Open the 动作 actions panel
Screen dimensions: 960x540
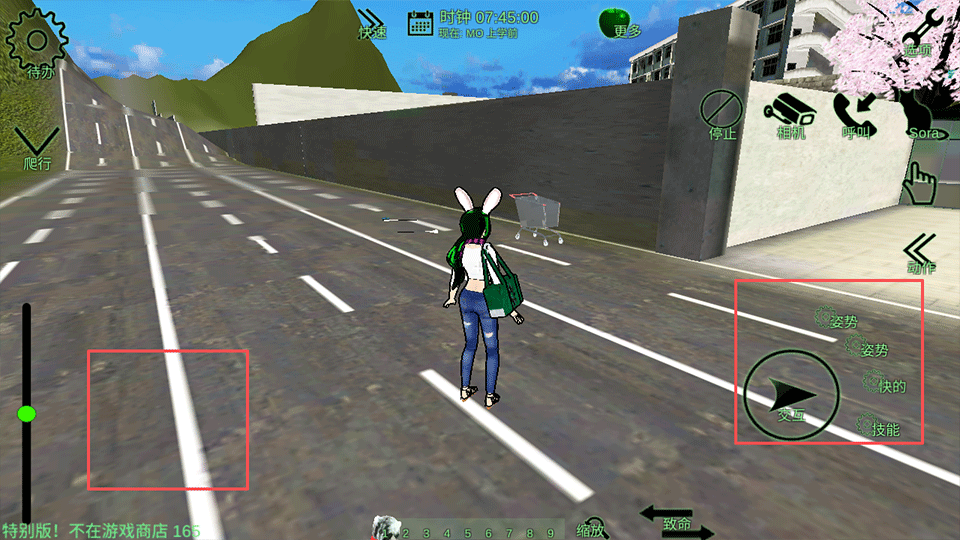[x=920, y=253]
